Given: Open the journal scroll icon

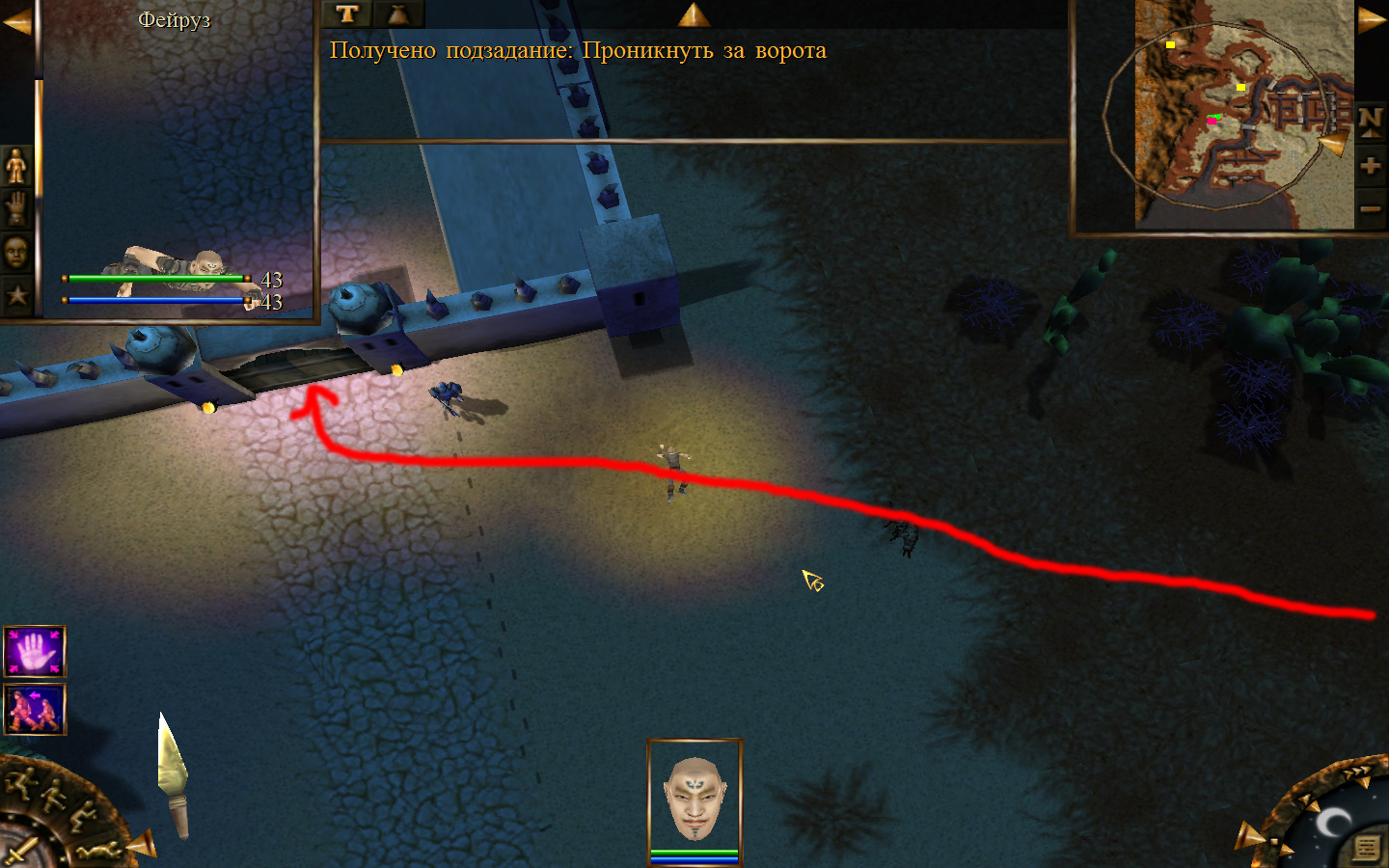Looking at the screenshot, I should click(x=1366, y=847).
